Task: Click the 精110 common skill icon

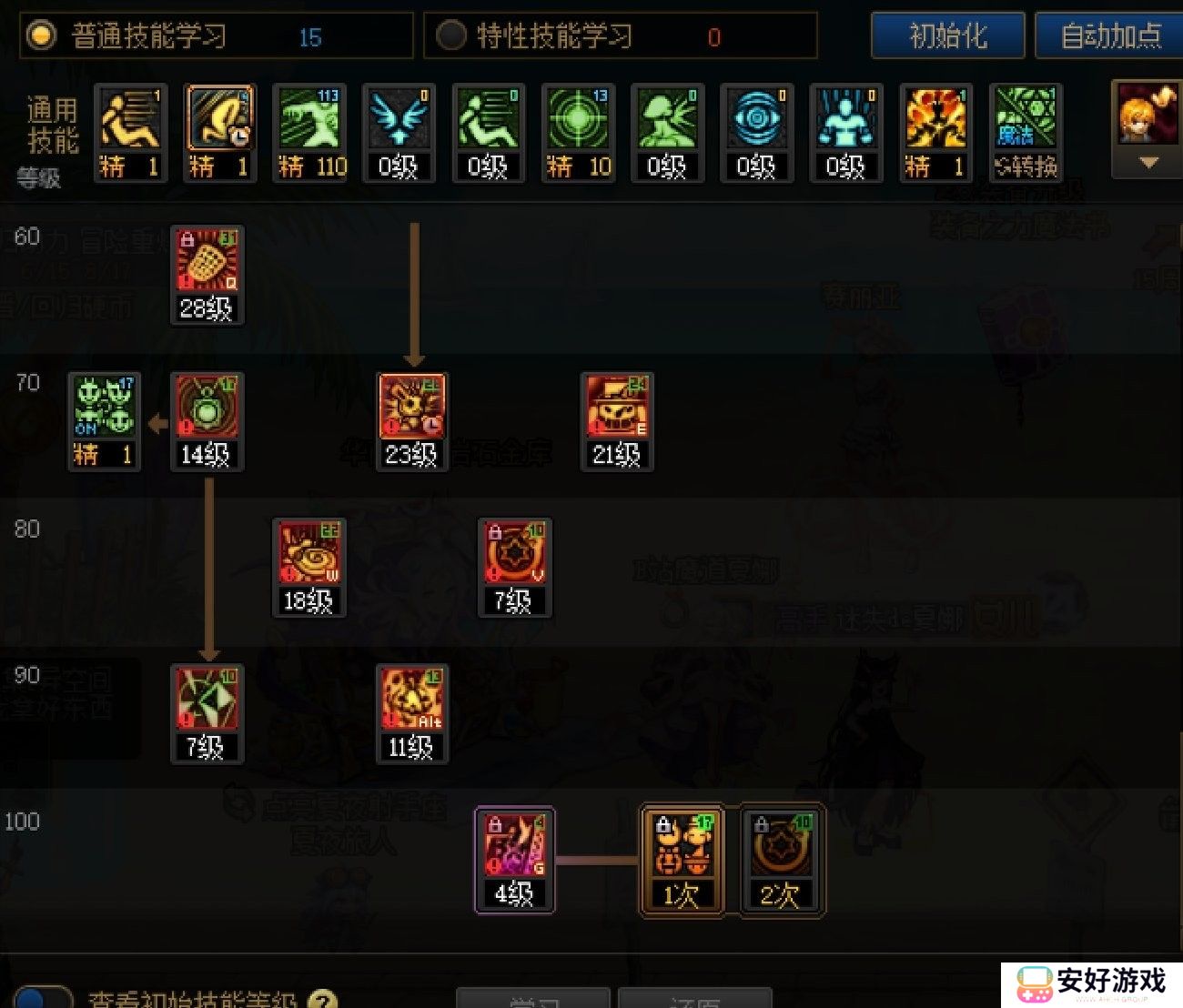Action: coord(309,127)
